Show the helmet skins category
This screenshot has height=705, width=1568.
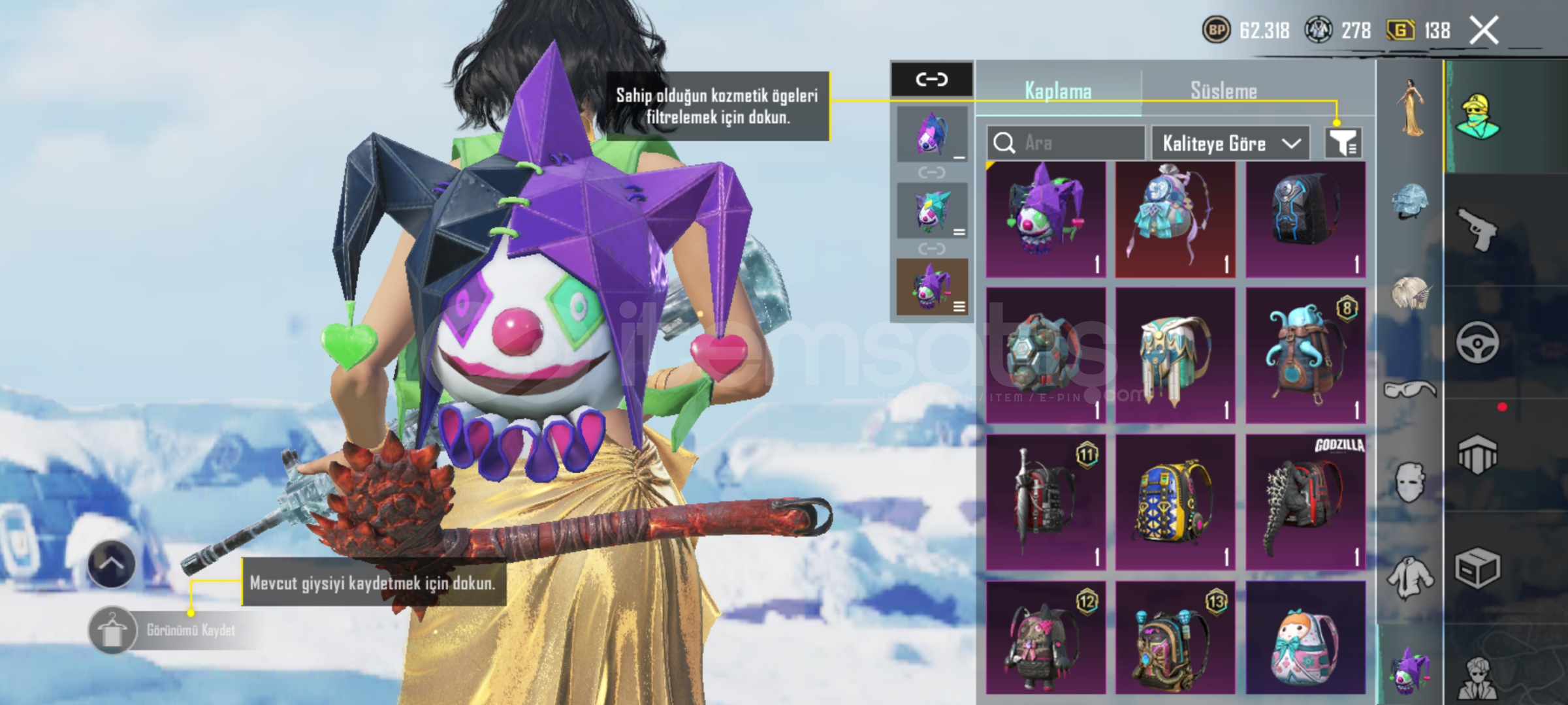tap(1409, 200)
